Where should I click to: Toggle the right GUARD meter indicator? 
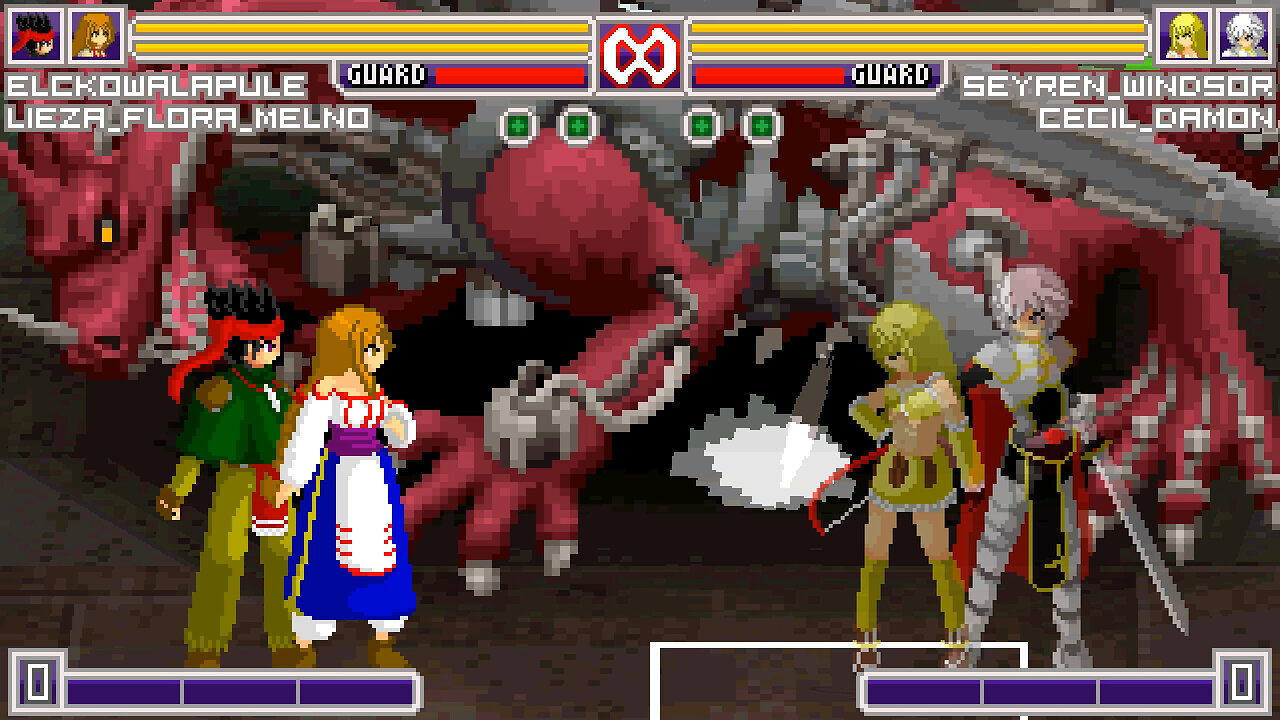(x=894, y=72)
